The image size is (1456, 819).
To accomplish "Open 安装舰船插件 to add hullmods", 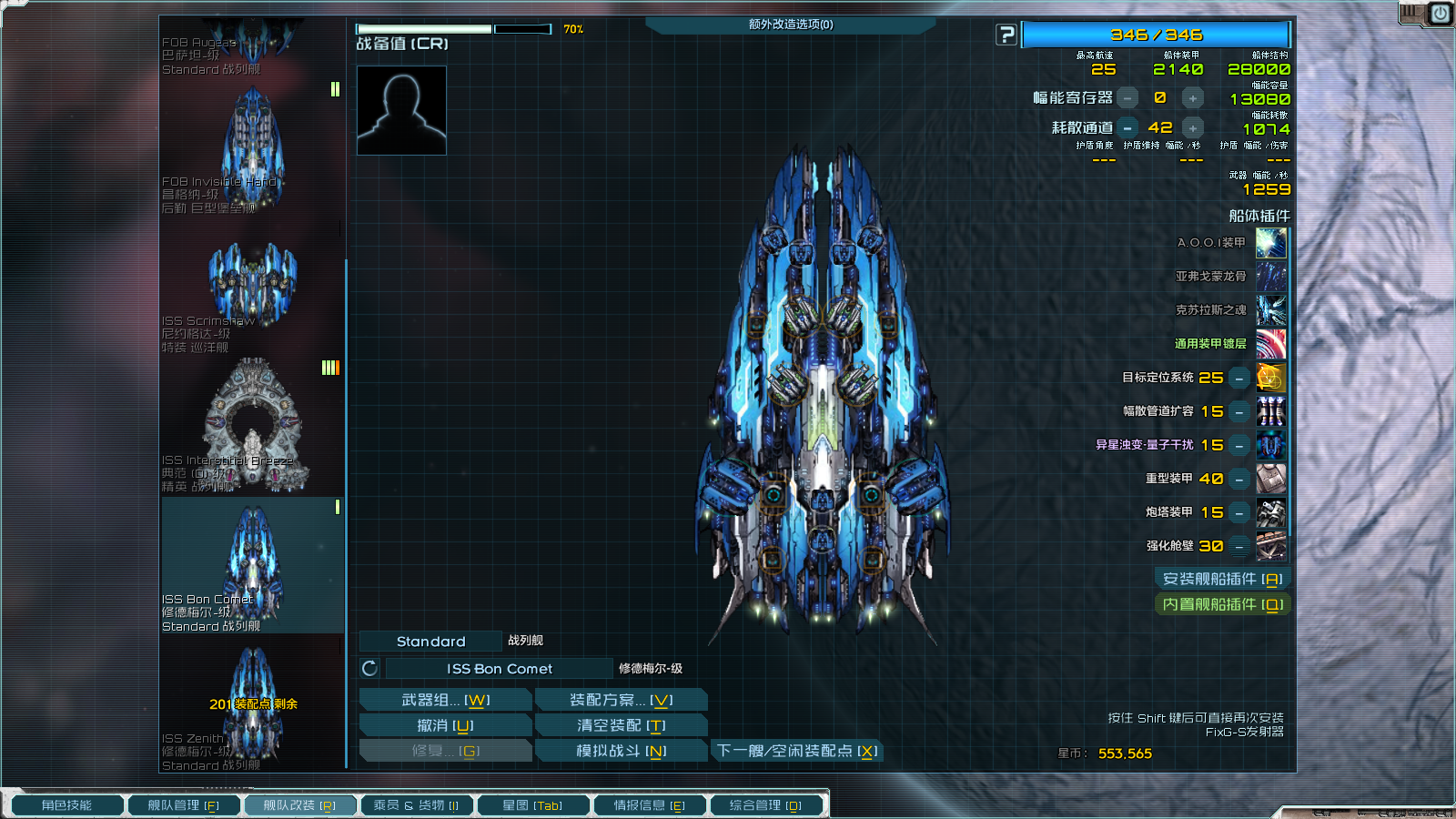I will pyautogui.click(x=1222, y=579).
